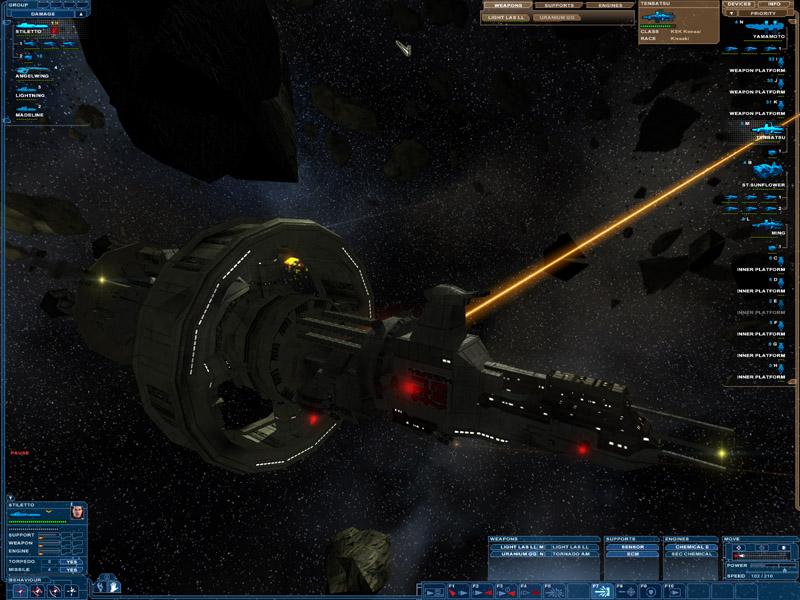Select the Sensor support system

[633, 547]
